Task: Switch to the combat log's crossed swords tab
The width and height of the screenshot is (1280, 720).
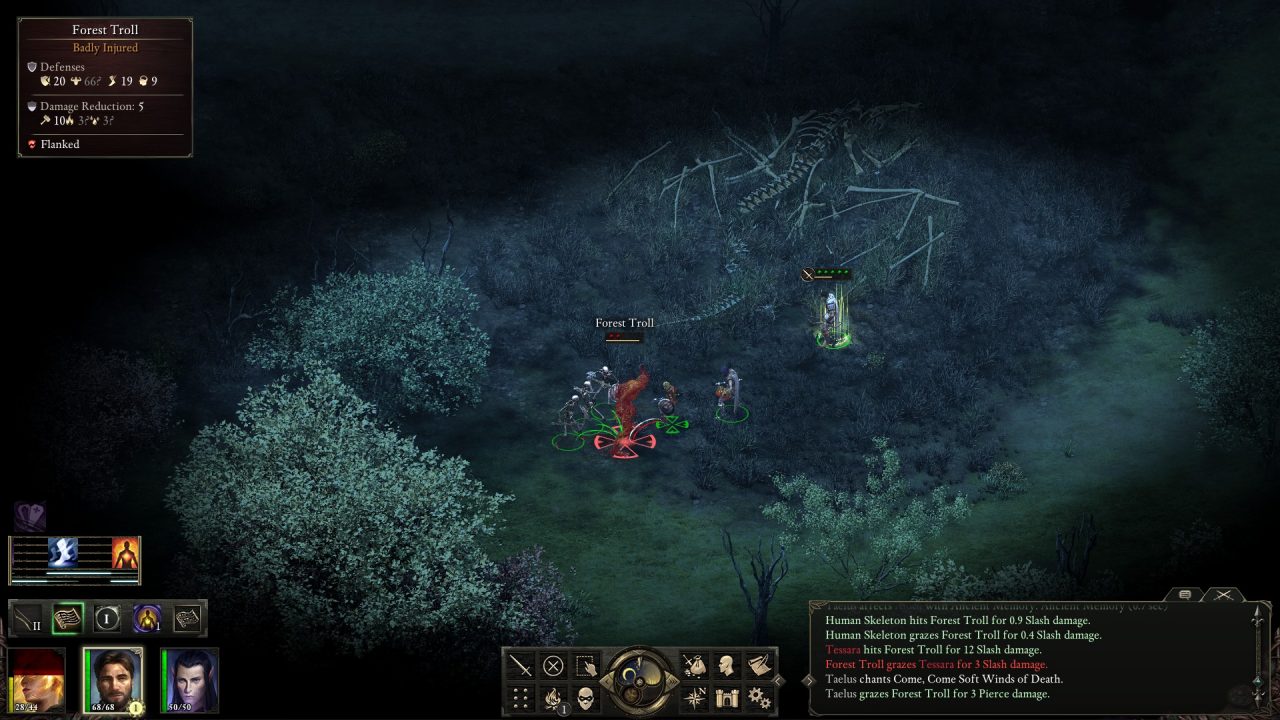Action: 1223,595
